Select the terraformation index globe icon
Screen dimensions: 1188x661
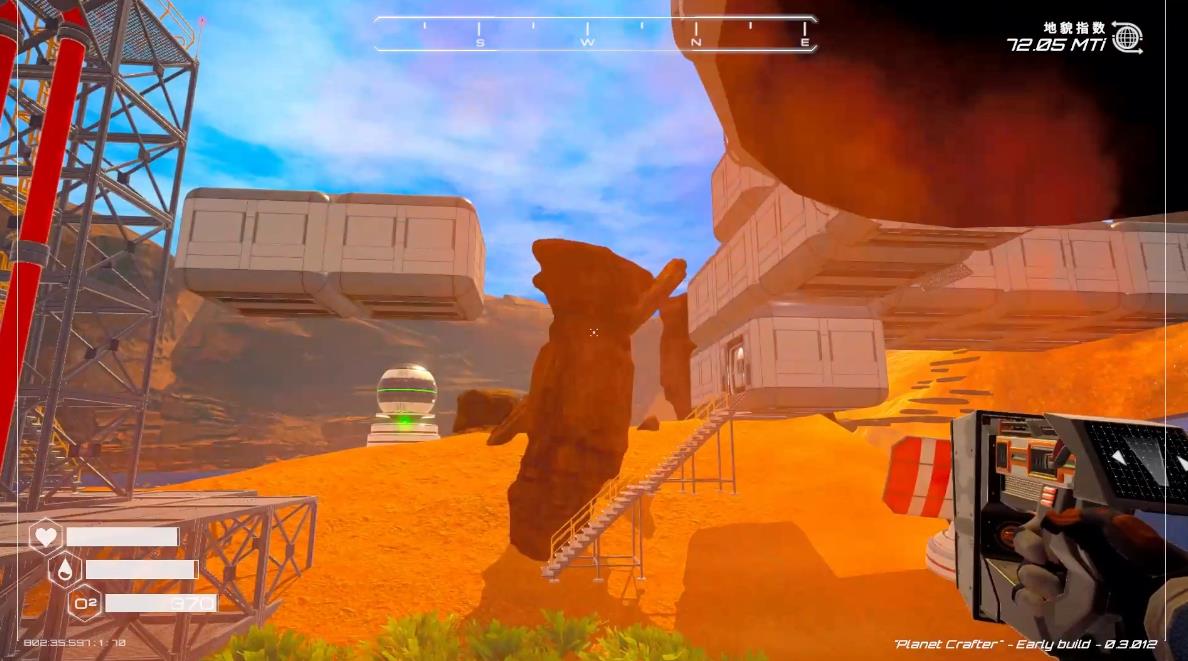pos(1128,38)
